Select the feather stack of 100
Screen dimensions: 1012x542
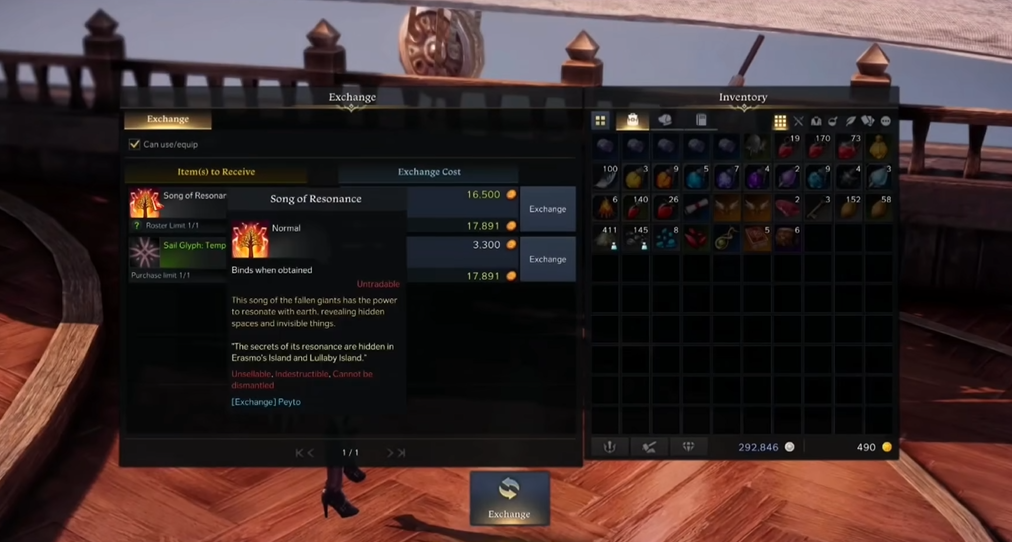tap(606, 178)
